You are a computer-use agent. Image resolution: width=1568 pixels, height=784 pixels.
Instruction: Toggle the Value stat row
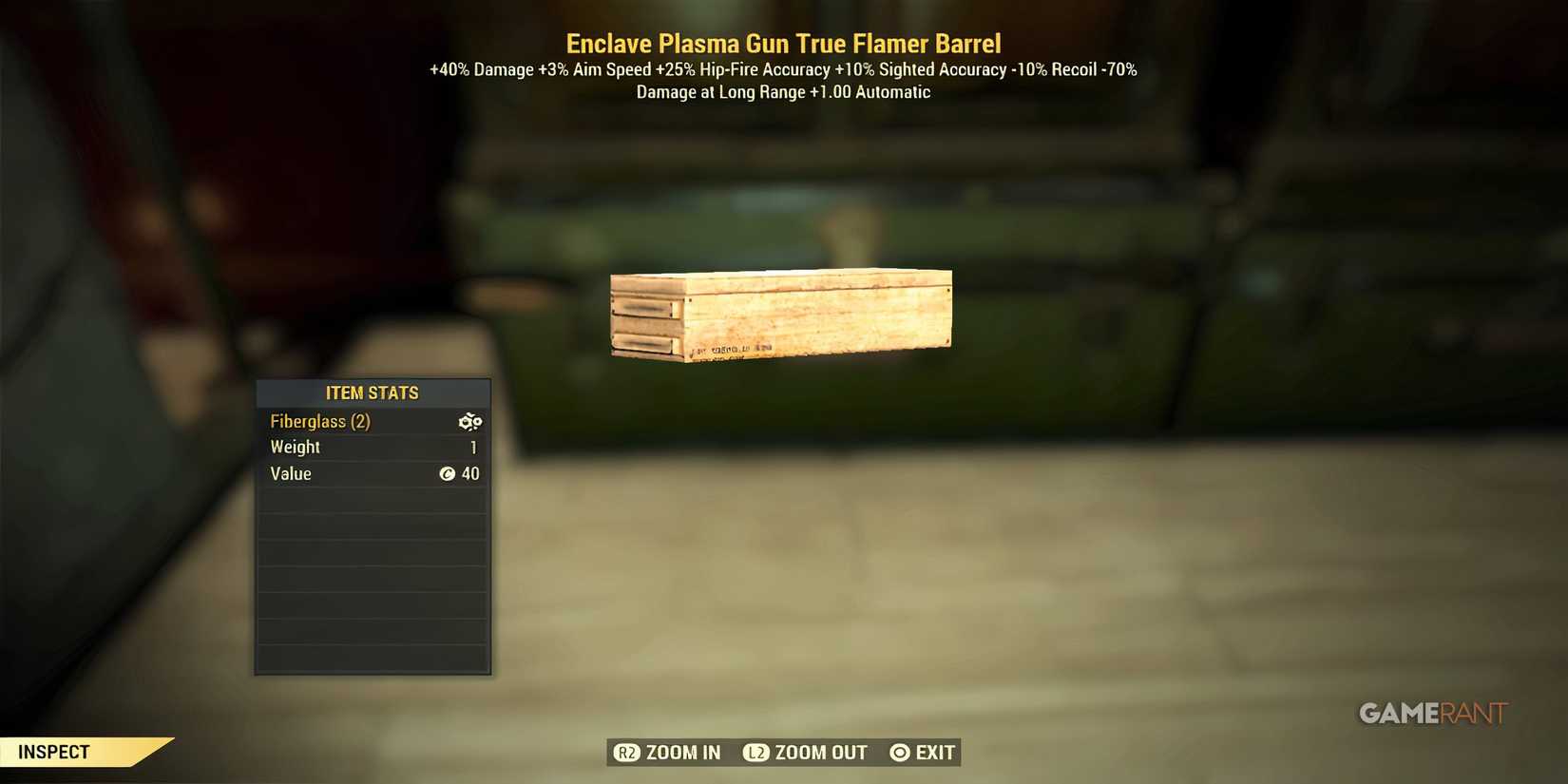[371, 473]
